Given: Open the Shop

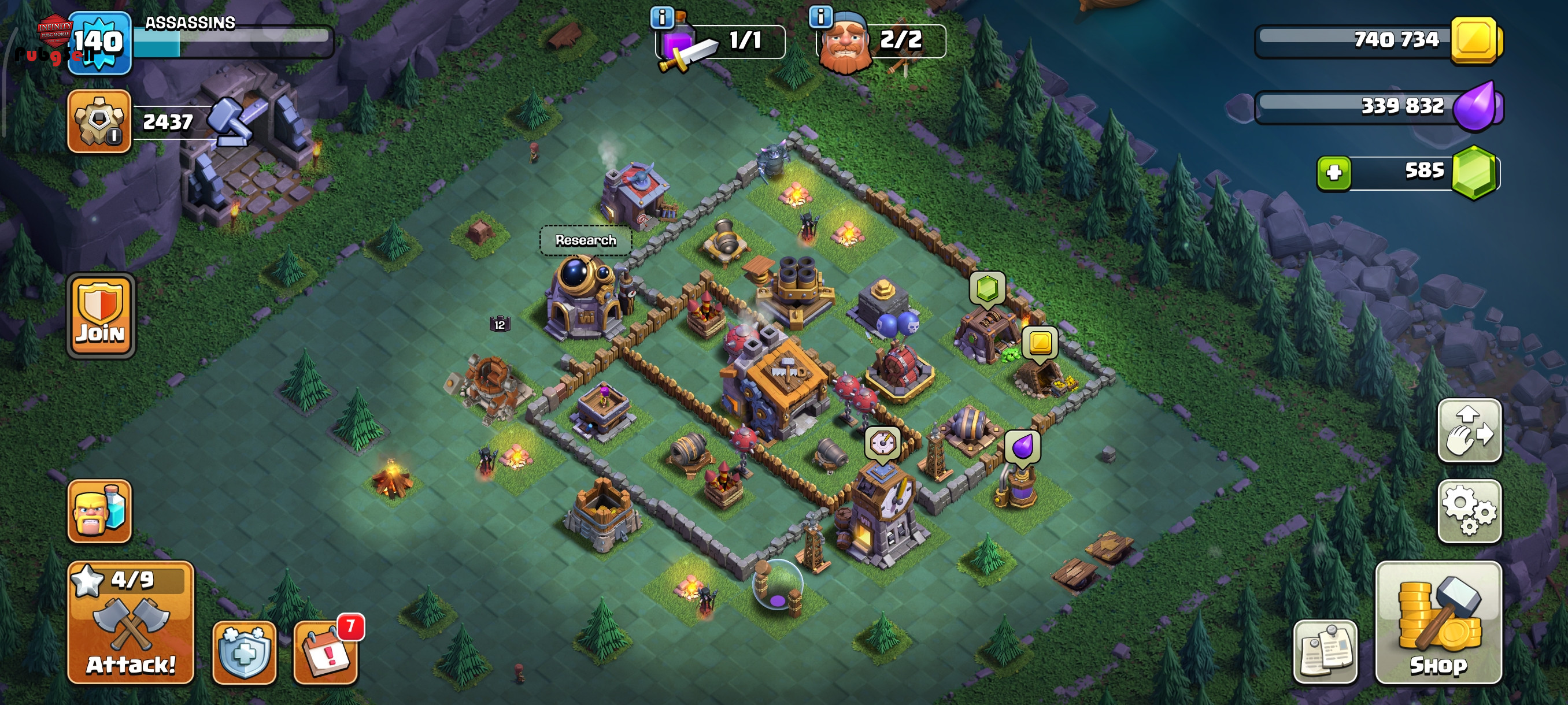Looking at the screenshot, I should pos(1438,624).
